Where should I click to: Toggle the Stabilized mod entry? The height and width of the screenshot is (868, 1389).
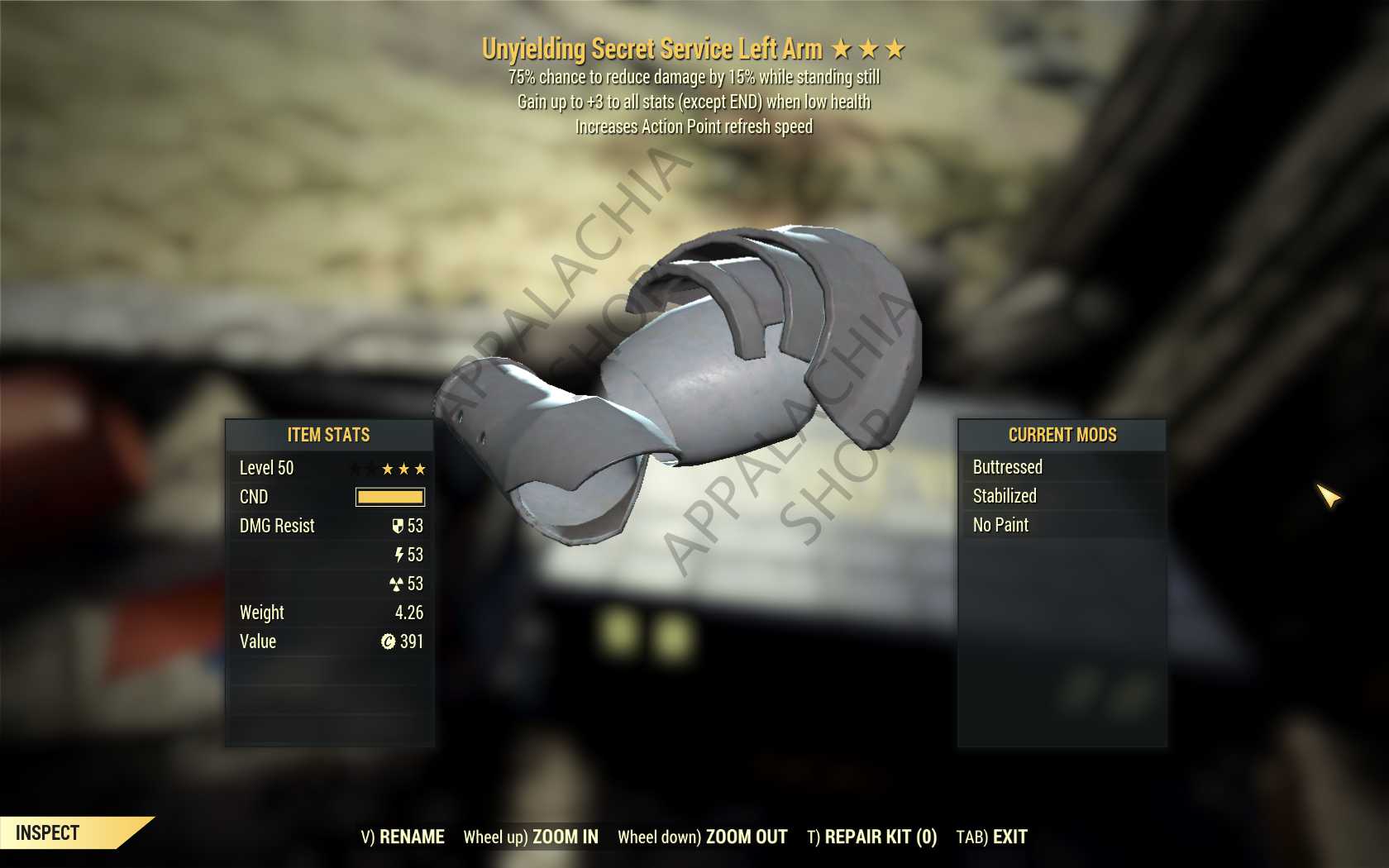pos(1005,496)
